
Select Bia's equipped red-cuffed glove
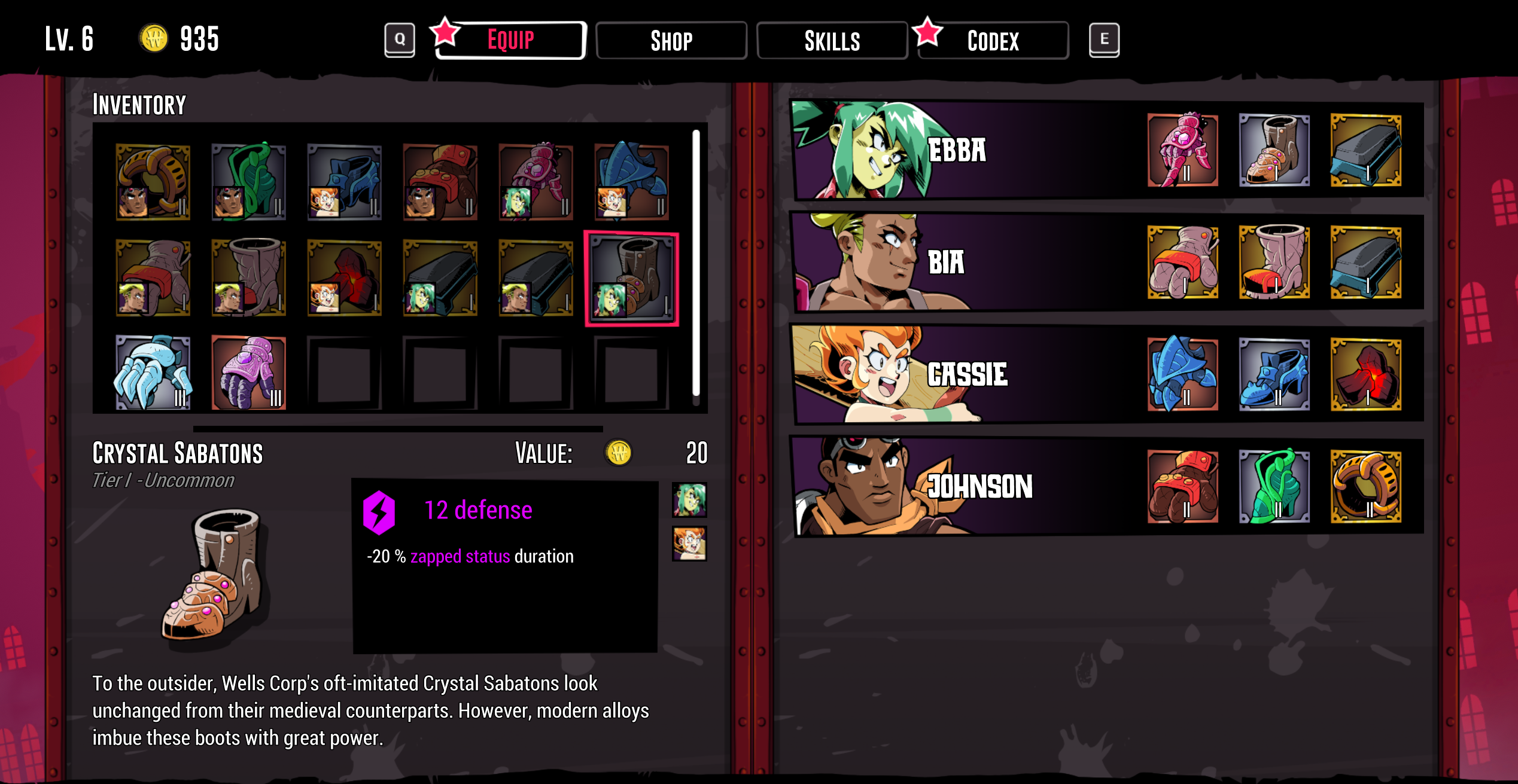pyautogui.click(x=1182, y=263)
